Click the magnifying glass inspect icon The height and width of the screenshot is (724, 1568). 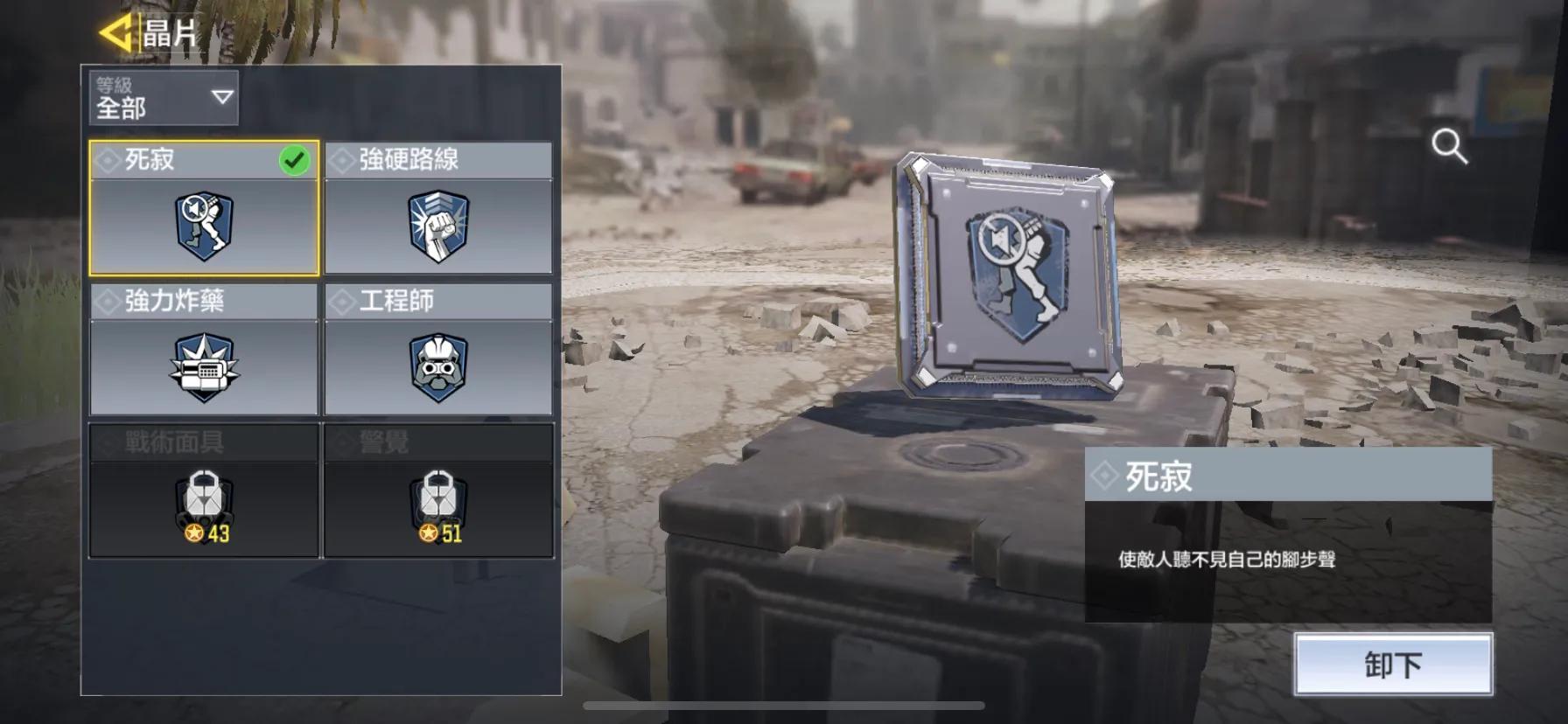[x=1449, y=147]
